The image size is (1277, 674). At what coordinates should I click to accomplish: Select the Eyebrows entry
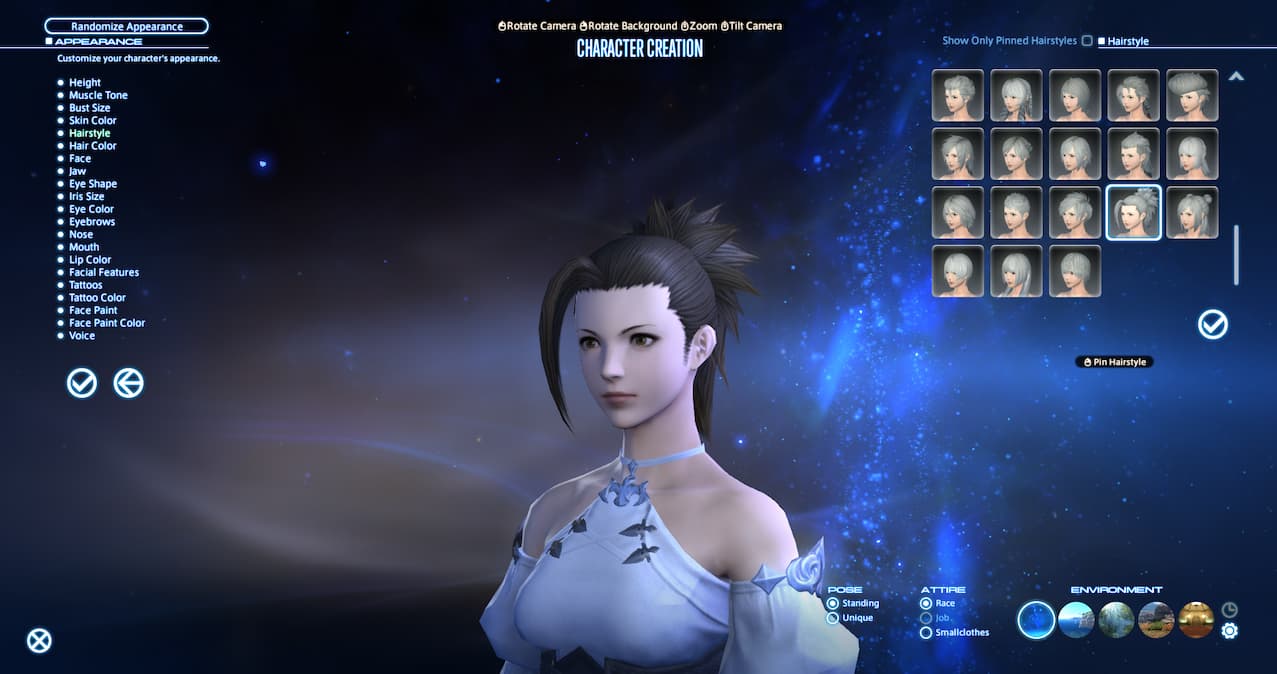click(91, 222)
